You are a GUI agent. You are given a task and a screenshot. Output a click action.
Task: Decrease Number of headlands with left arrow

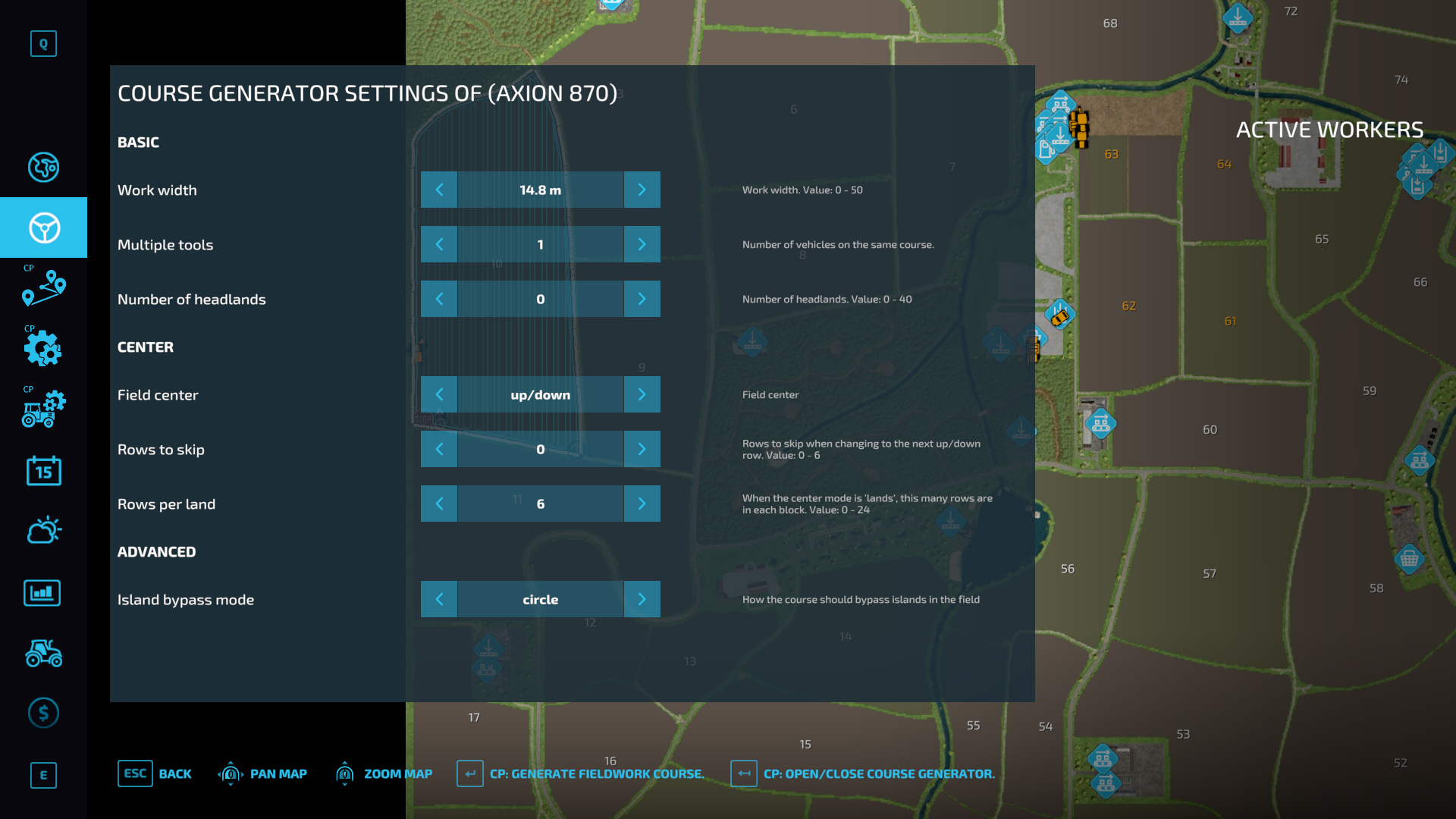pyautogui.click(x=439, y=299)
